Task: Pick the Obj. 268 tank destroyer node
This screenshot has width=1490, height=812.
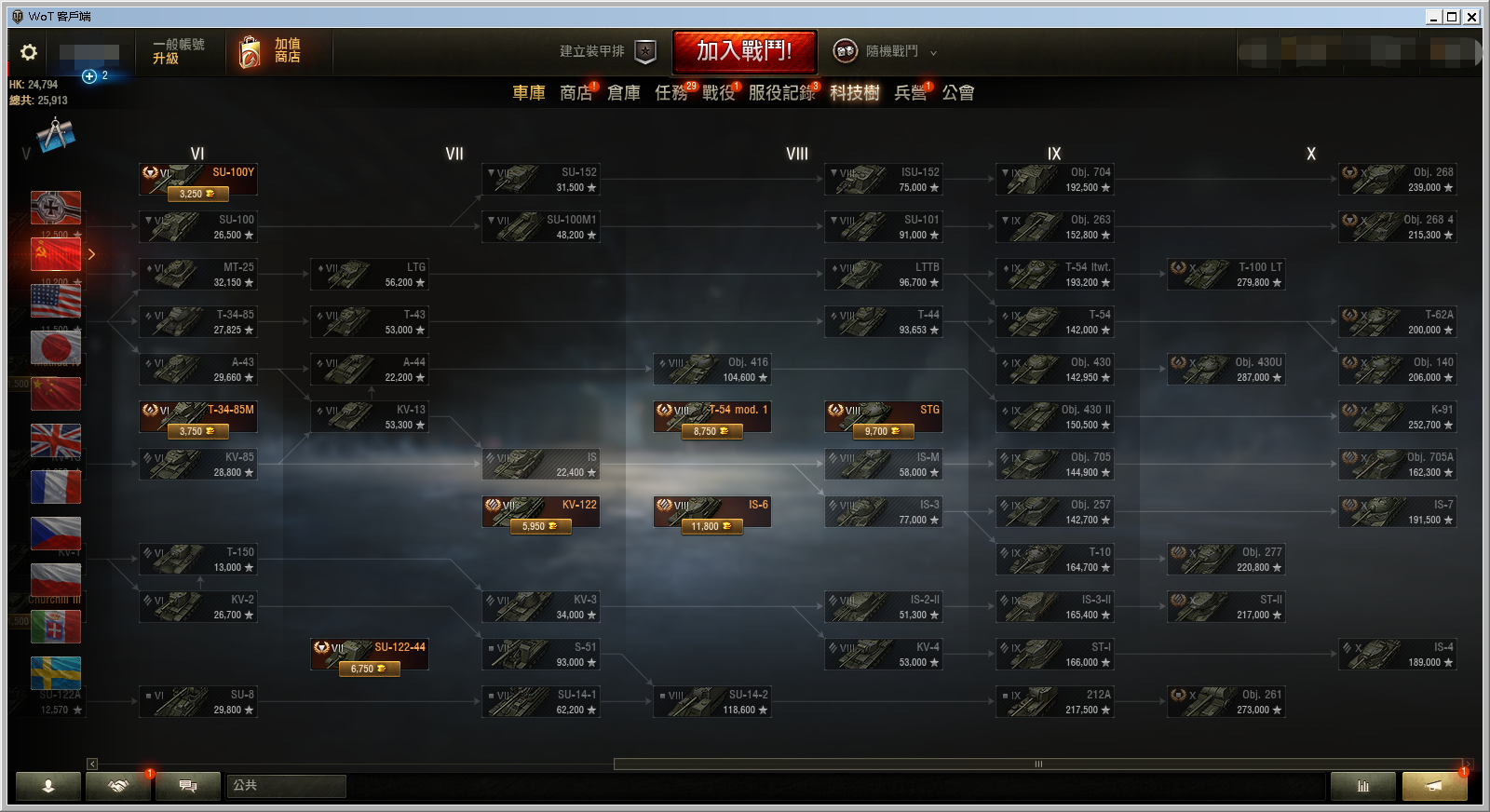Action: coord(1397,180)
